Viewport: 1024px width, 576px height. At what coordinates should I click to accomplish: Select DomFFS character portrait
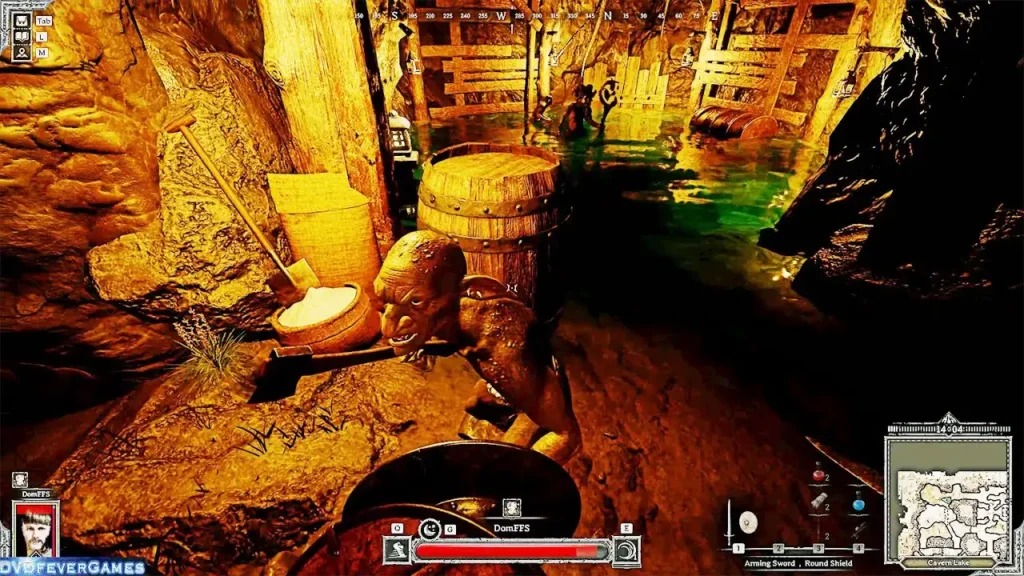(36, 527)
